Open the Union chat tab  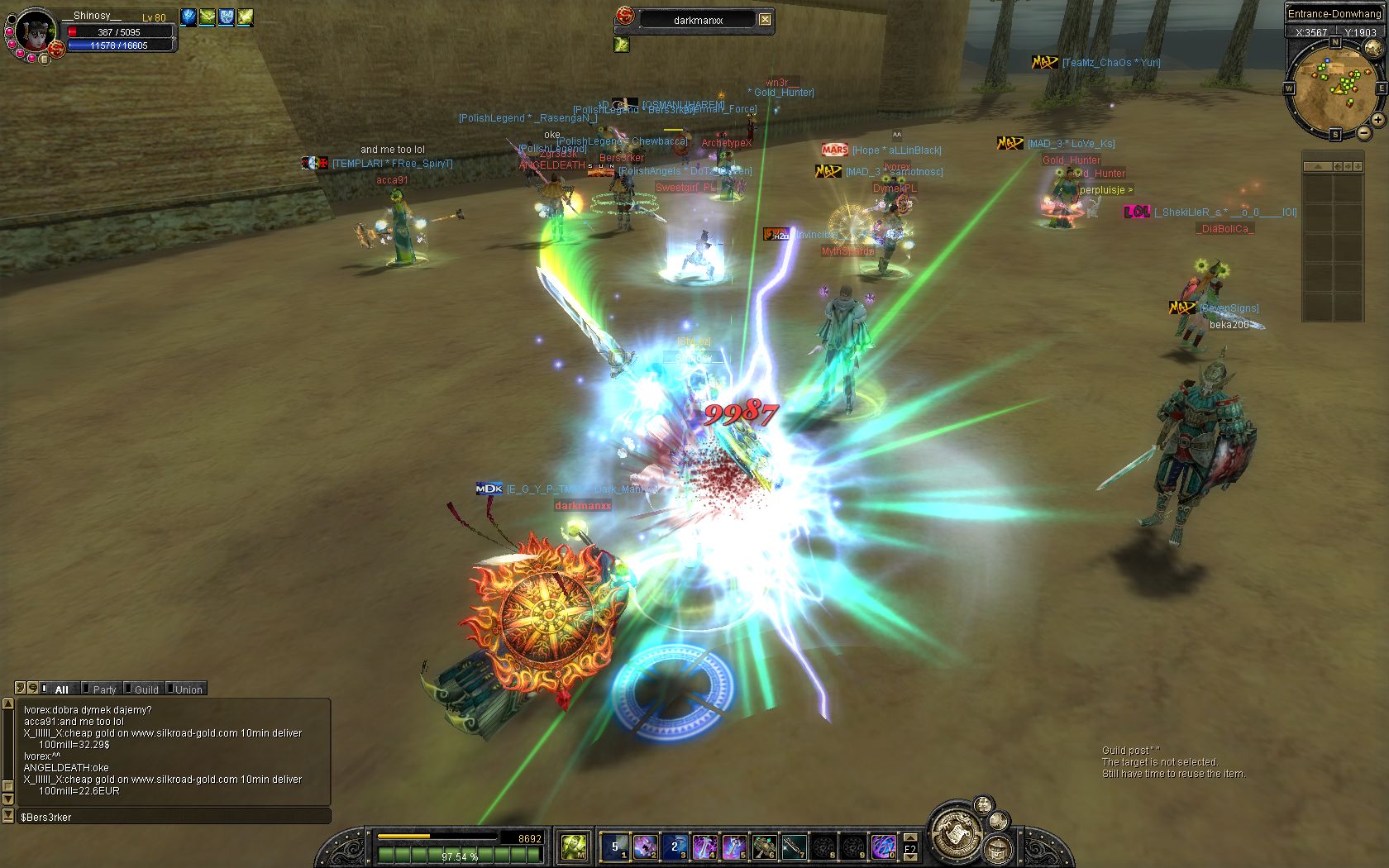click(188, 689)
